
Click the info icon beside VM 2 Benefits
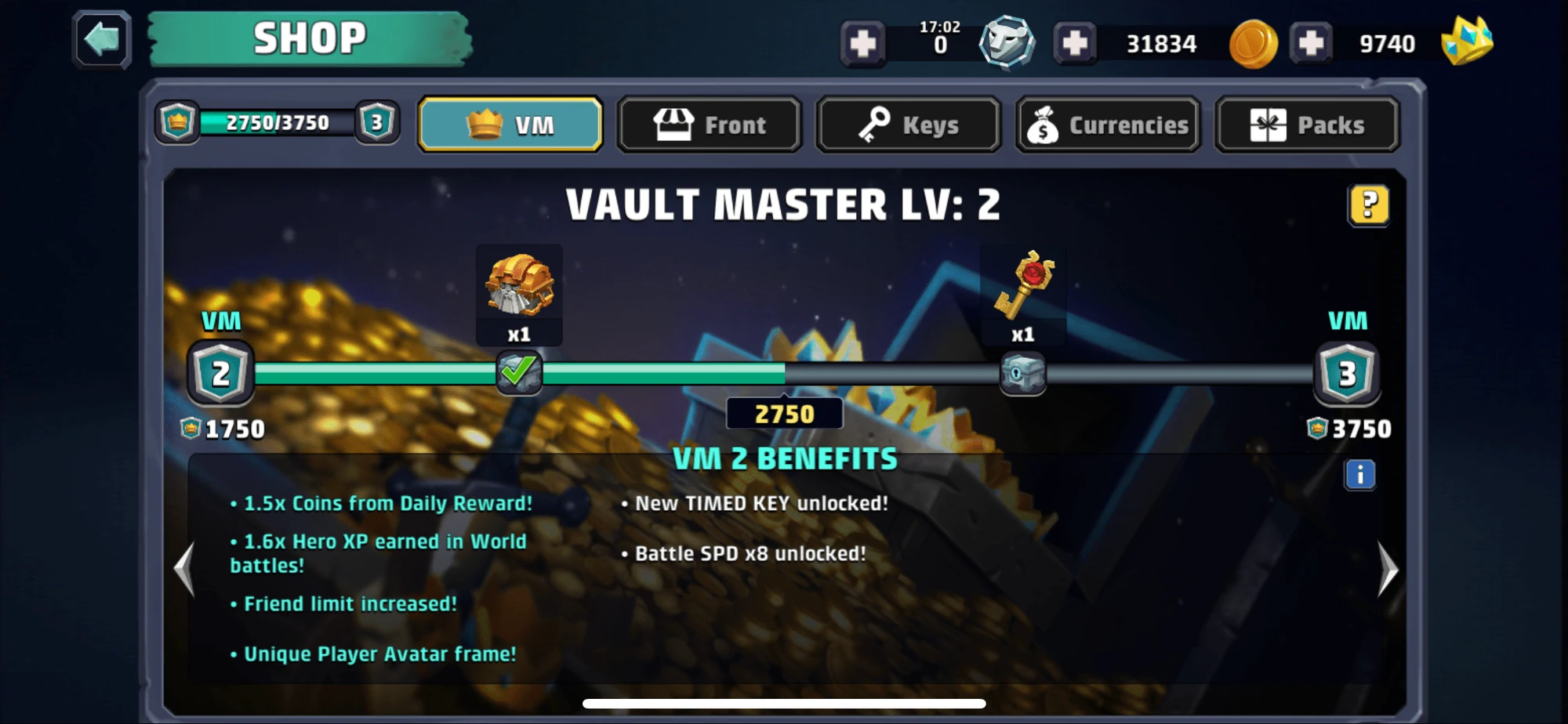1359,472
